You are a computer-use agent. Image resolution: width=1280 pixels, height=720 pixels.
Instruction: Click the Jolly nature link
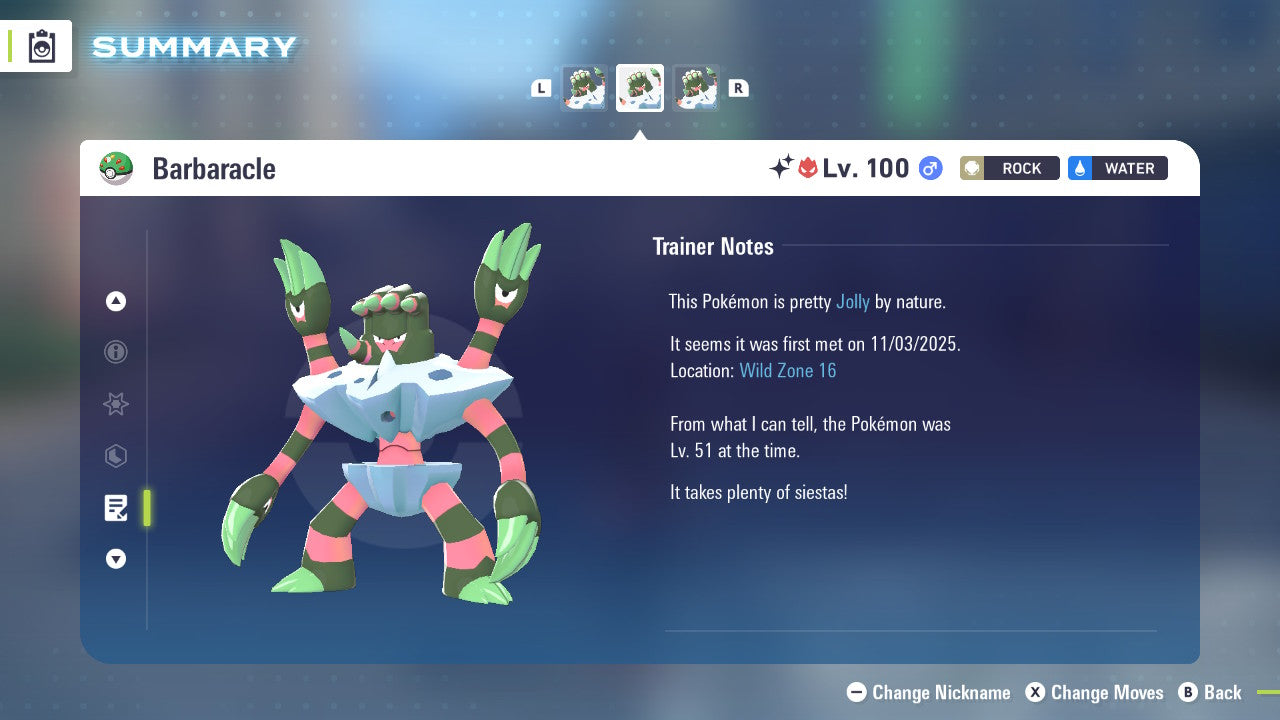tap(853, 301)
